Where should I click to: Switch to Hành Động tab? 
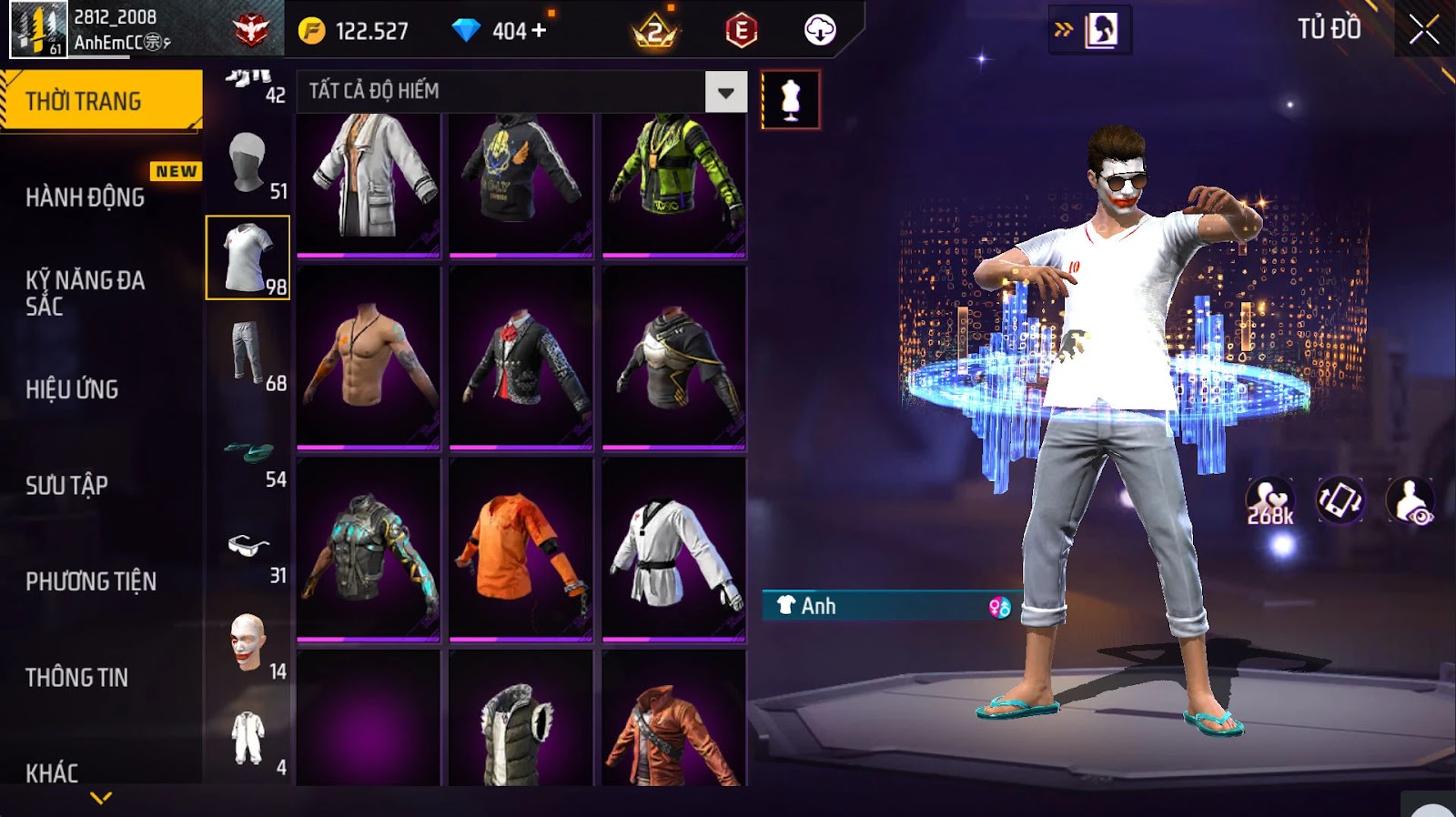click(86, 197)
